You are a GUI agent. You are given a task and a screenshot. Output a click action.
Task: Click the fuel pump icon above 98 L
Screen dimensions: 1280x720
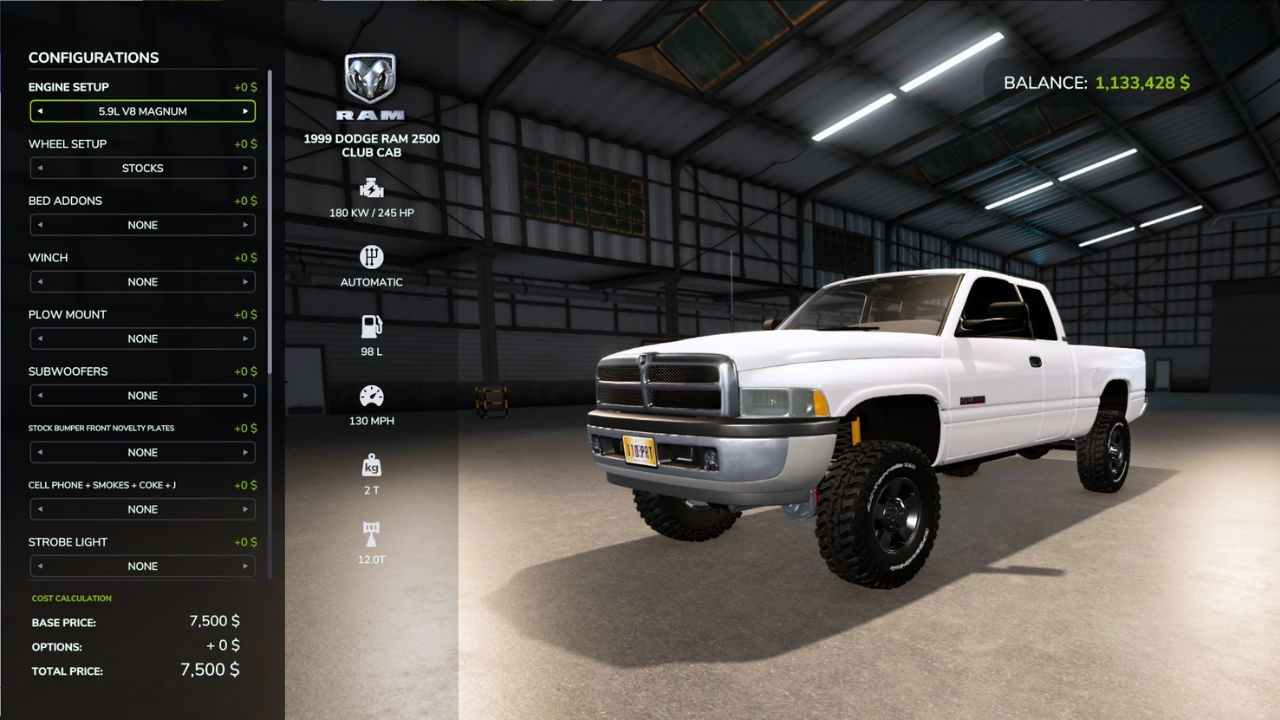[x=370, y=324]
